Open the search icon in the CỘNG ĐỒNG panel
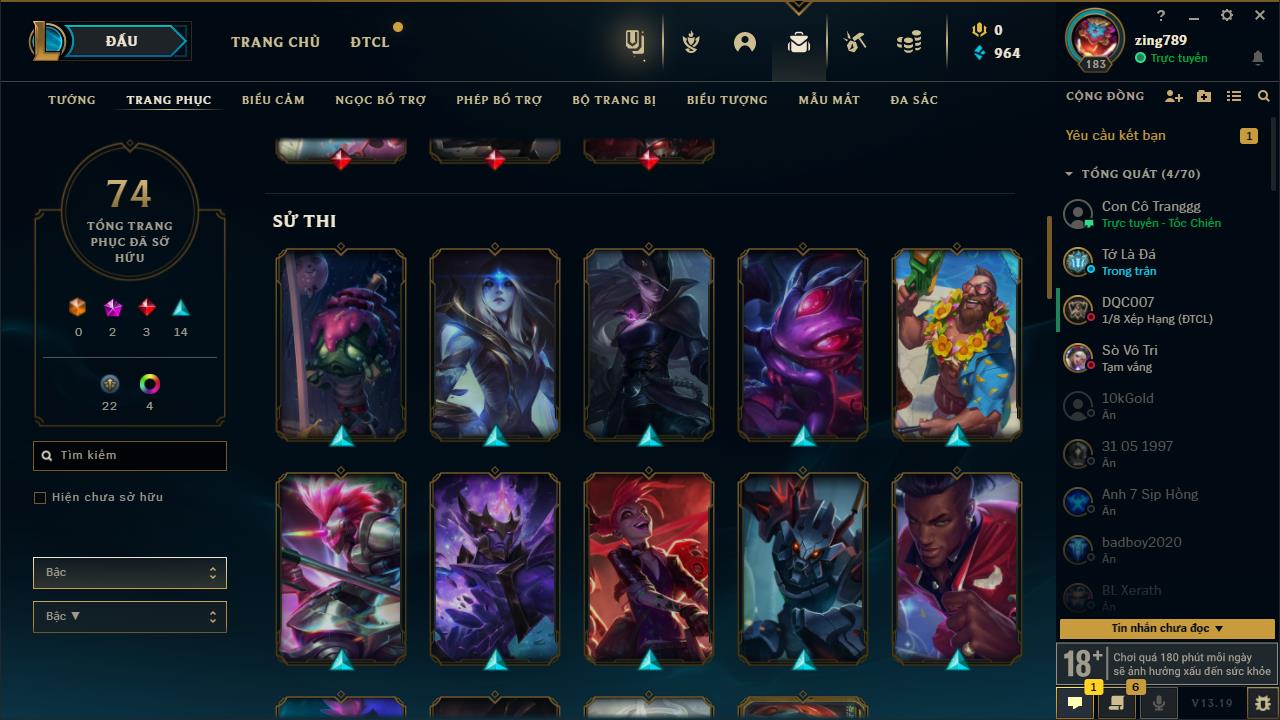This screenshot has width=1280, height=720. [1263, 96]
